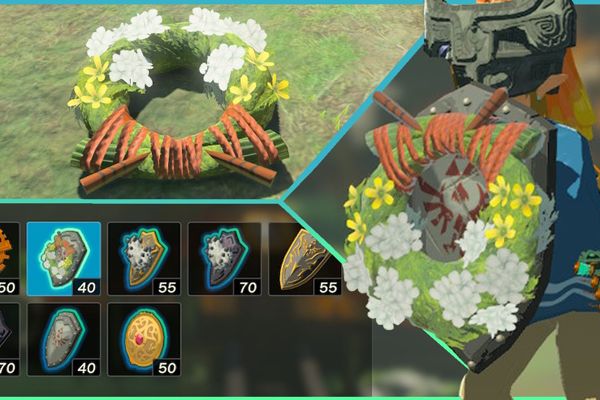Select the round golden shield with red gem
The width and height of the screenshot is (600, 400).
coord(144,338)
